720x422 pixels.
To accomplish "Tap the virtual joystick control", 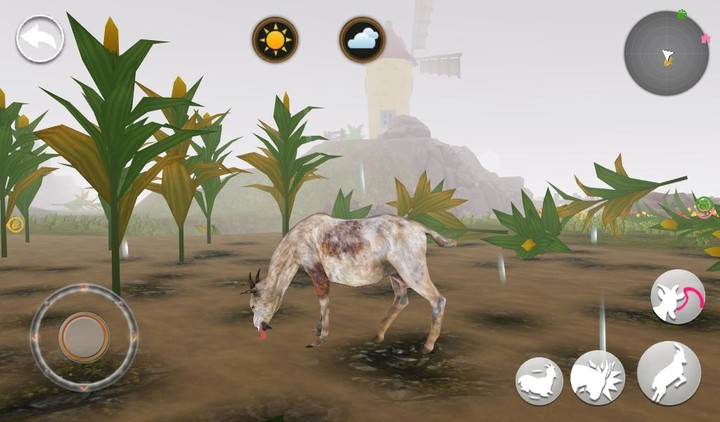I will coord(83,336).
